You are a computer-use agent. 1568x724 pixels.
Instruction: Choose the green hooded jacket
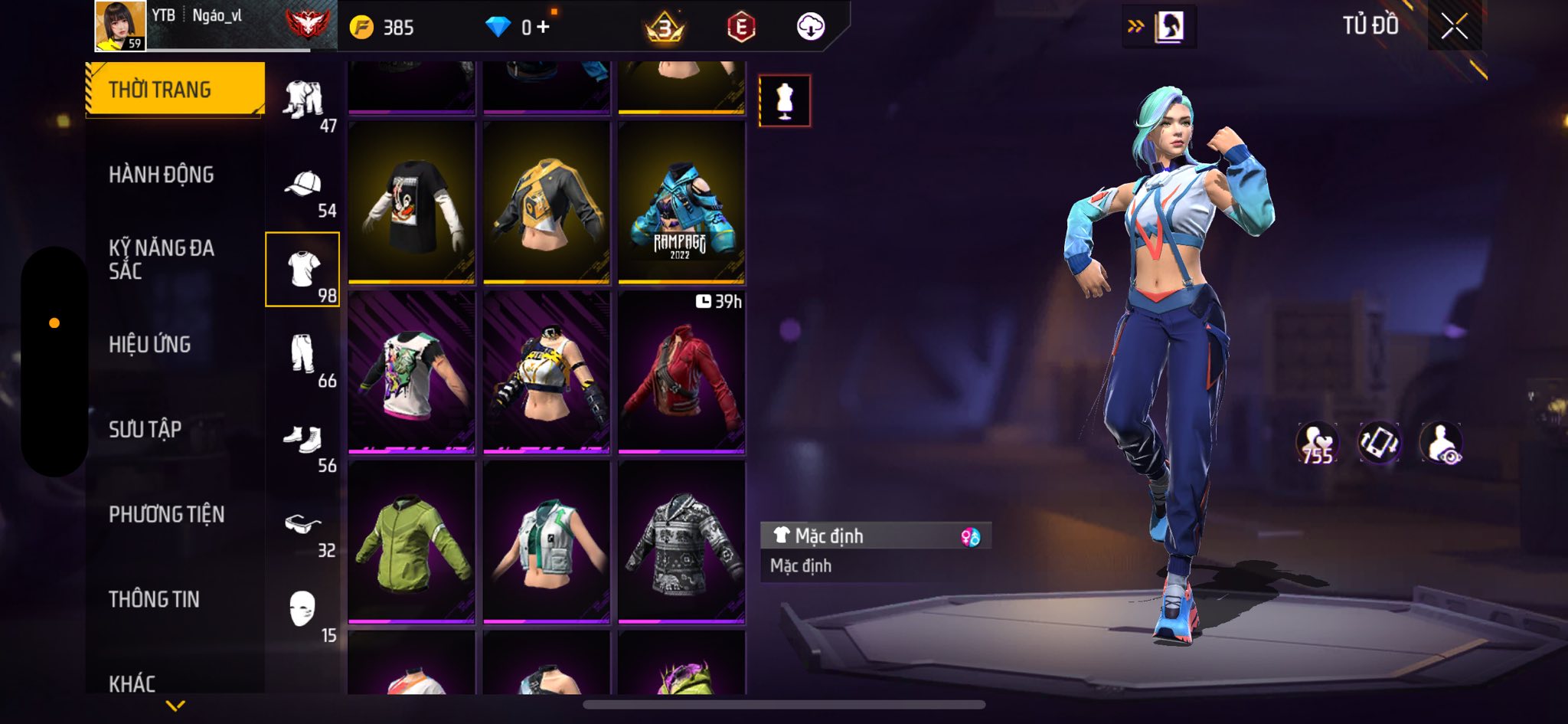tap(411, 542)
